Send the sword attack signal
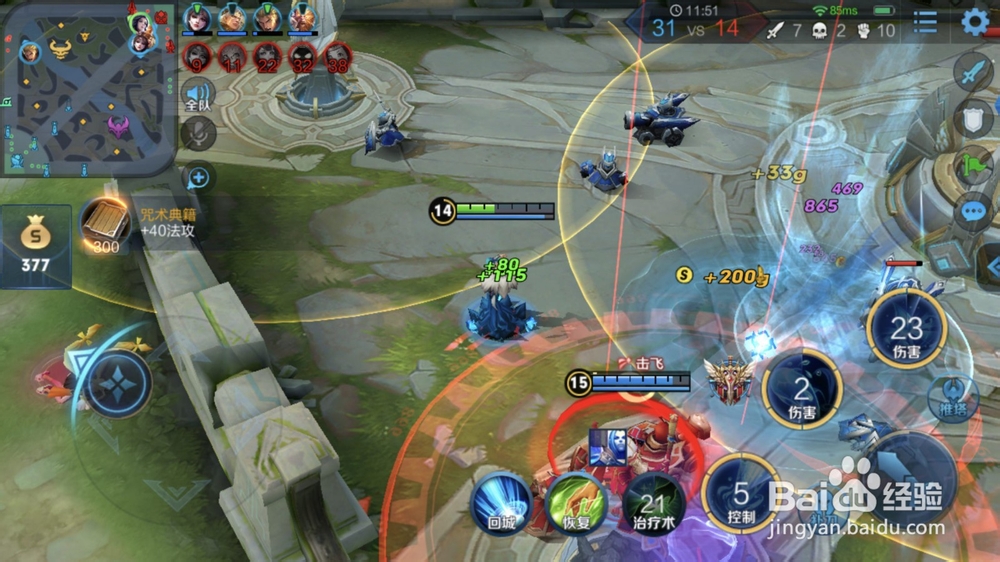1000x562 pixels. pyautogui.click(x=972, y=72)
